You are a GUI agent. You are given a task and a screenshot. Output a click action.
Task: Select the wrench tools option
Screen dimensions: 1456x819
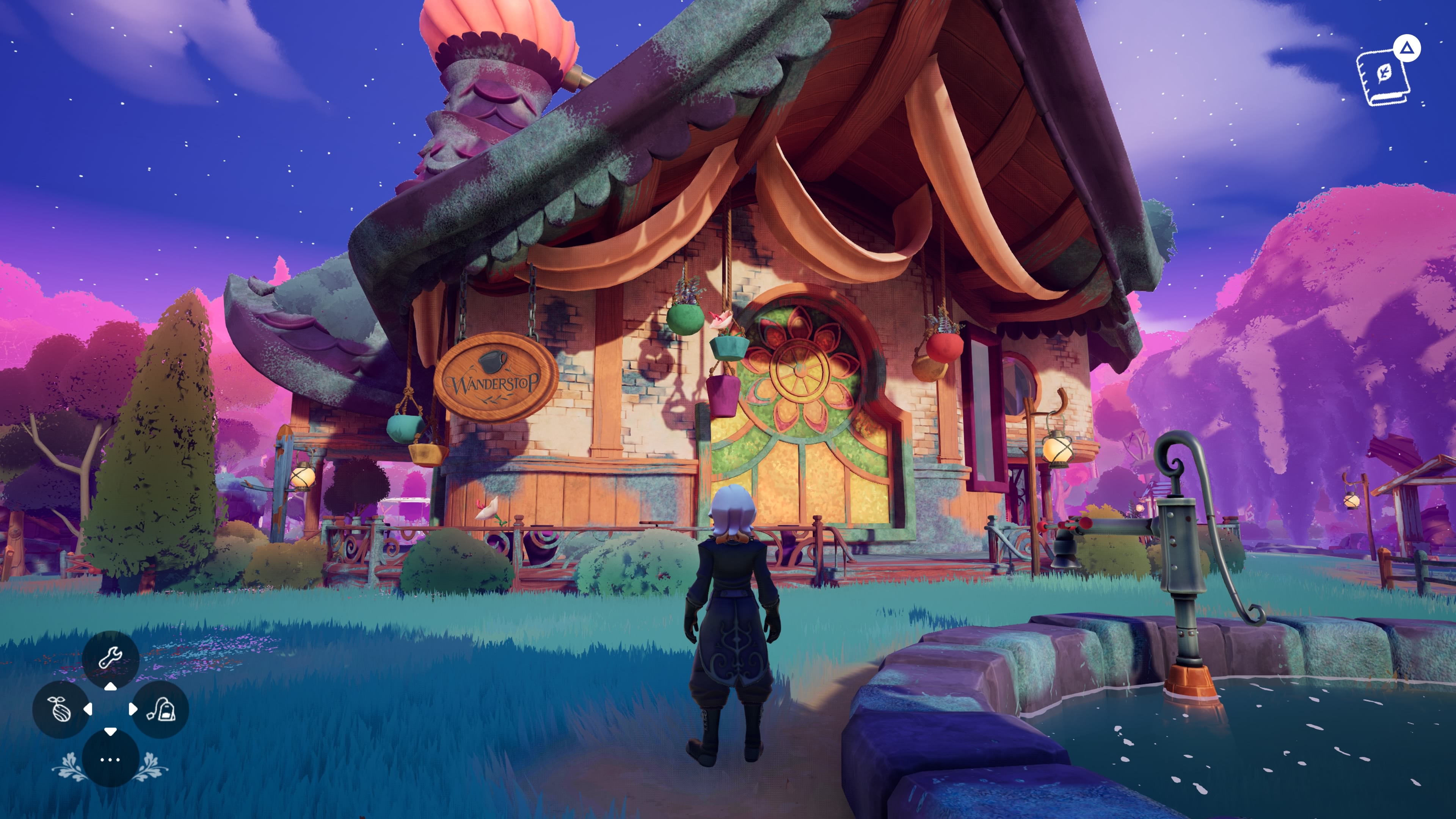110,658
